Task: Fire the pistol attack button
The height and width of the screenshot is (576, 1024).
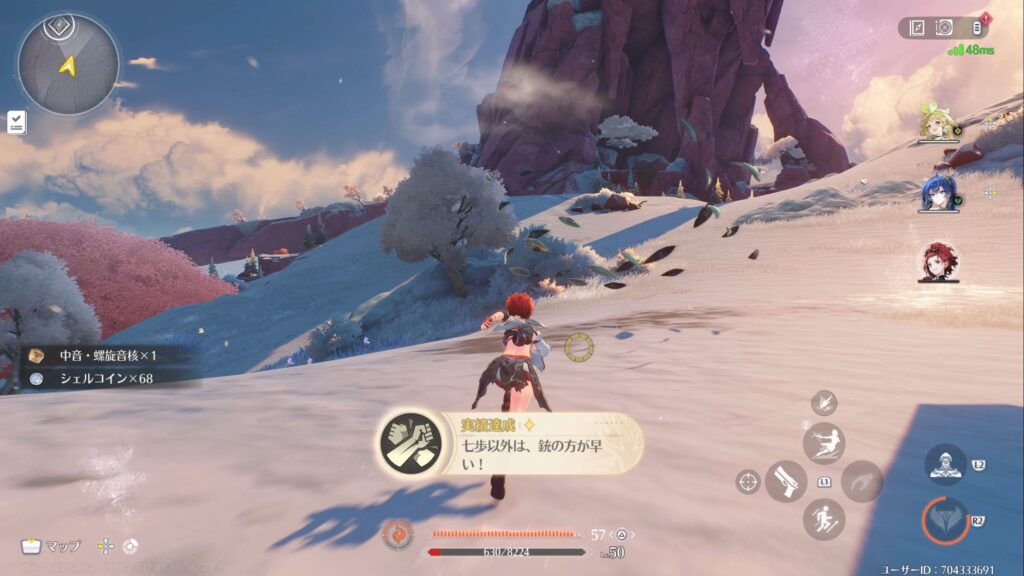Action: pos(786,481)
